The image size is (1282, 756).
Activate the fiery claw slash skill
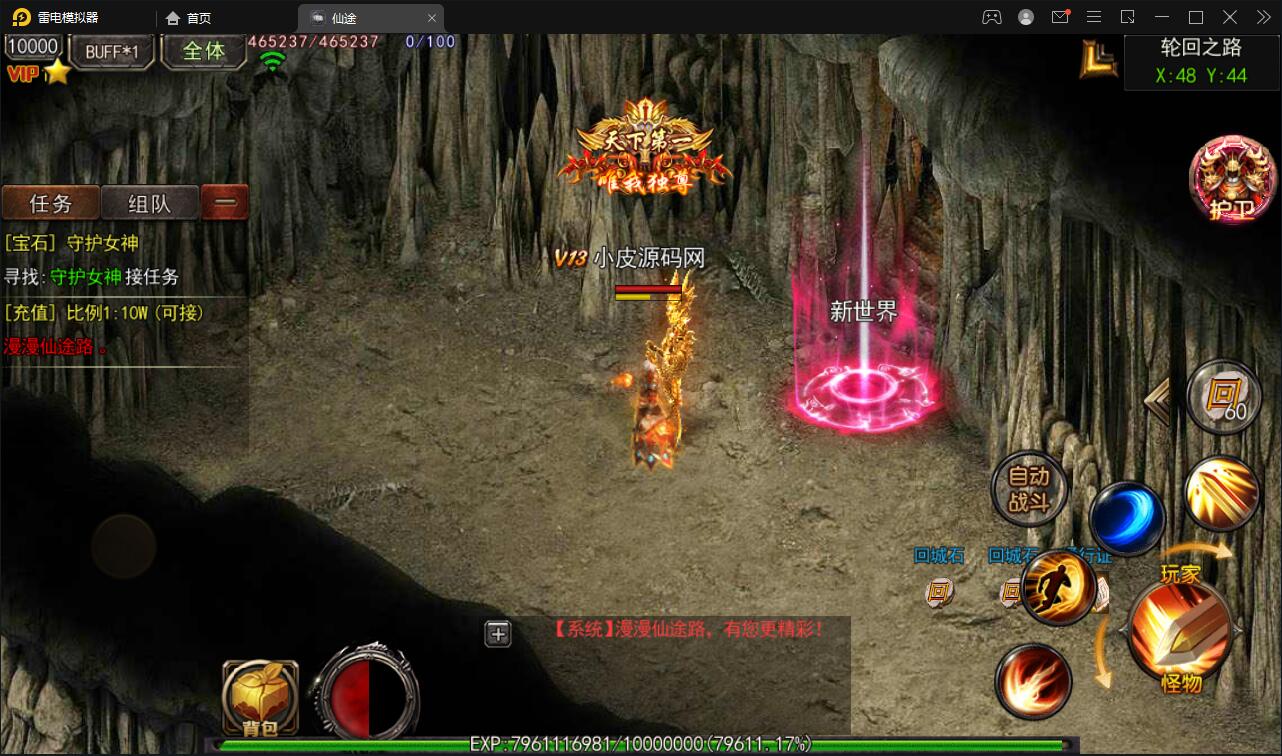1033,682
